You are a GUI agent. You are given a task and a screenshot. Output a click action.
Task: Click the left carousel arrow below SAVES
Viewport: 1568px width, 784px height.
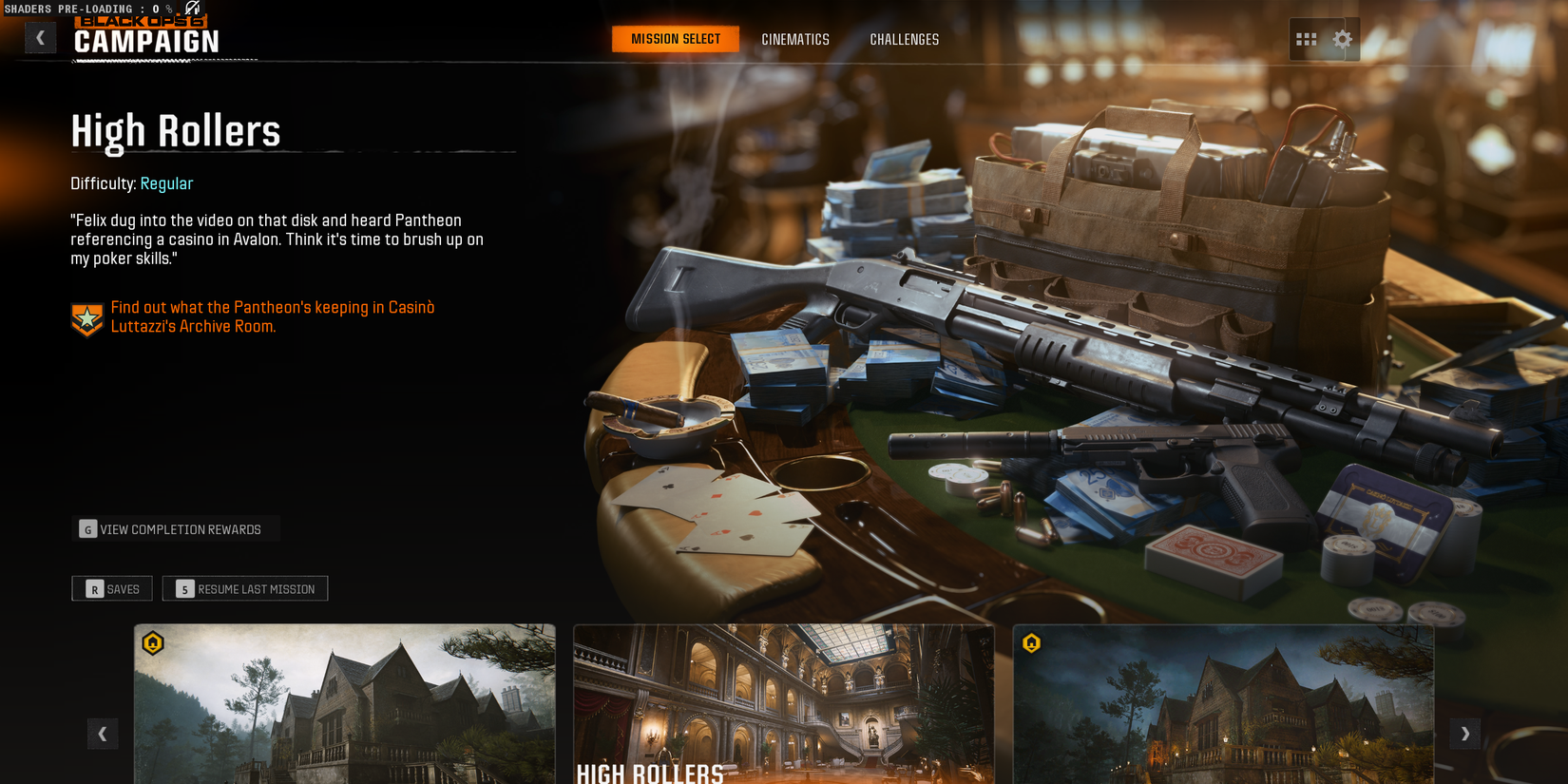[x=103, y=734]
